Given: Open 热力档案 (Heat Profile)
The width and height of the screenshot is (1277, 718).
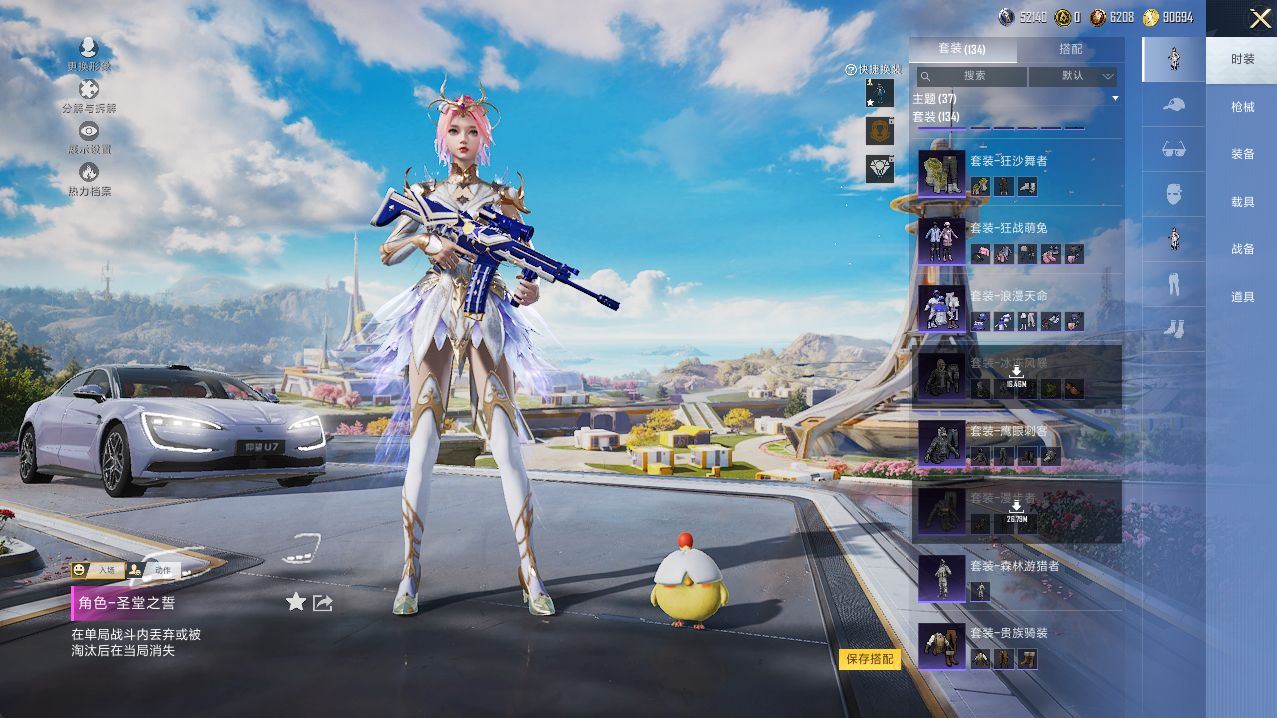Looking at the screenshot, I should point(89,179).
